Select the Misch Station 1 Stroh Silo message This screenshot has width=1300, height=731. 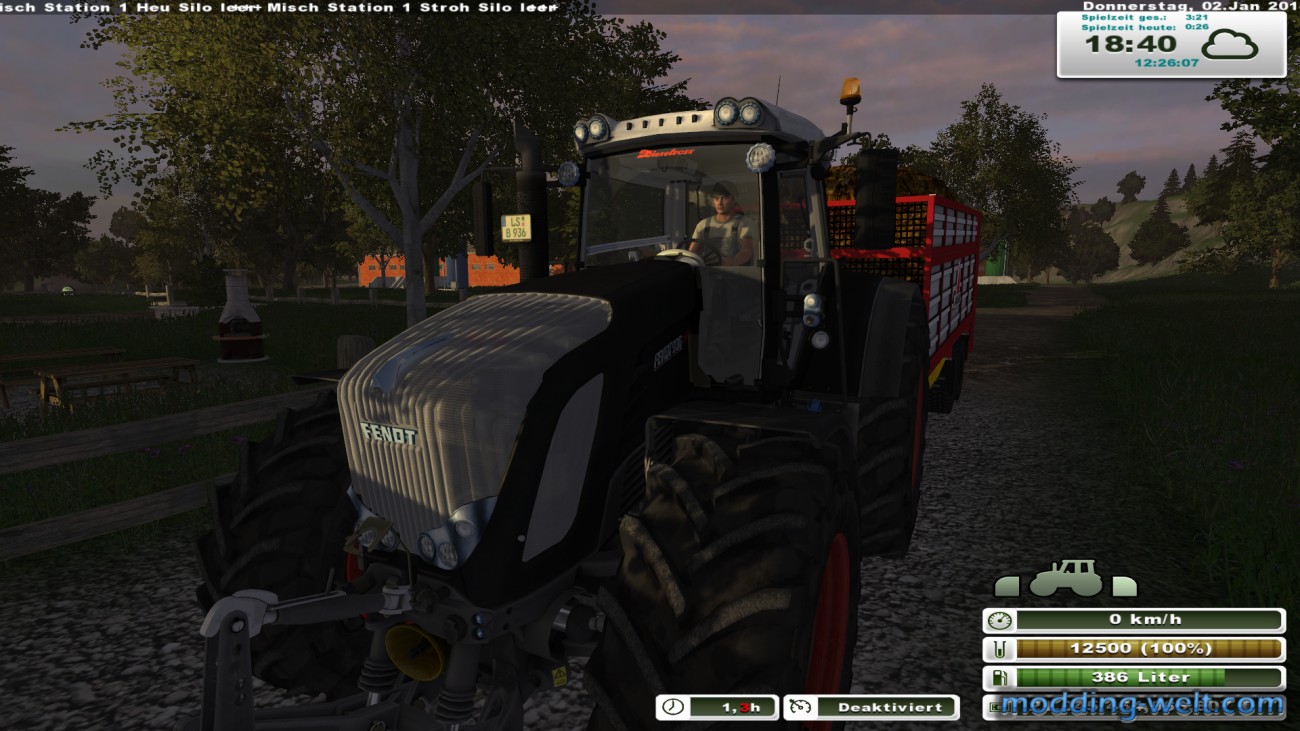(x=400, y=7)
